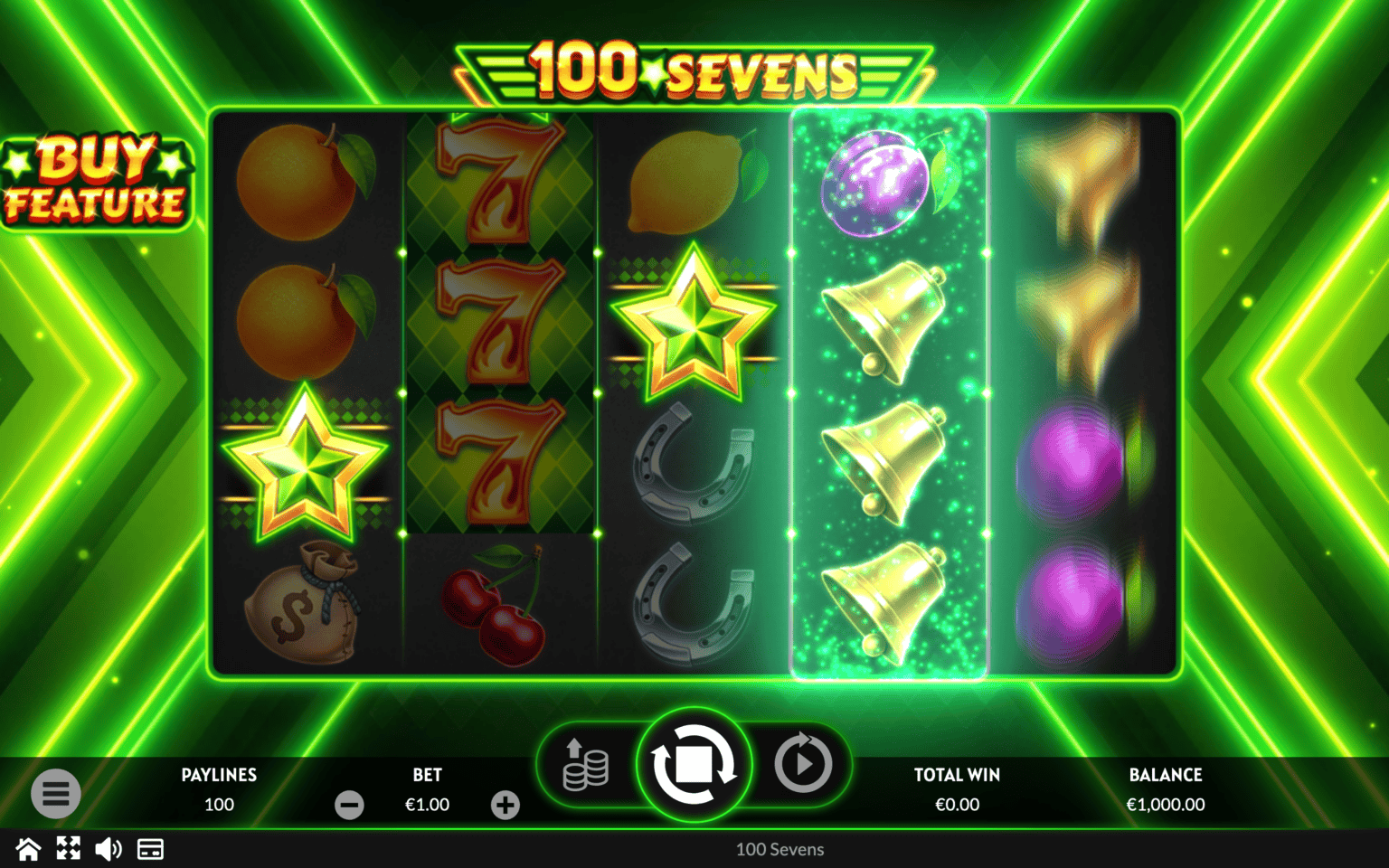Decrease the bet amount

pos(349,805)
